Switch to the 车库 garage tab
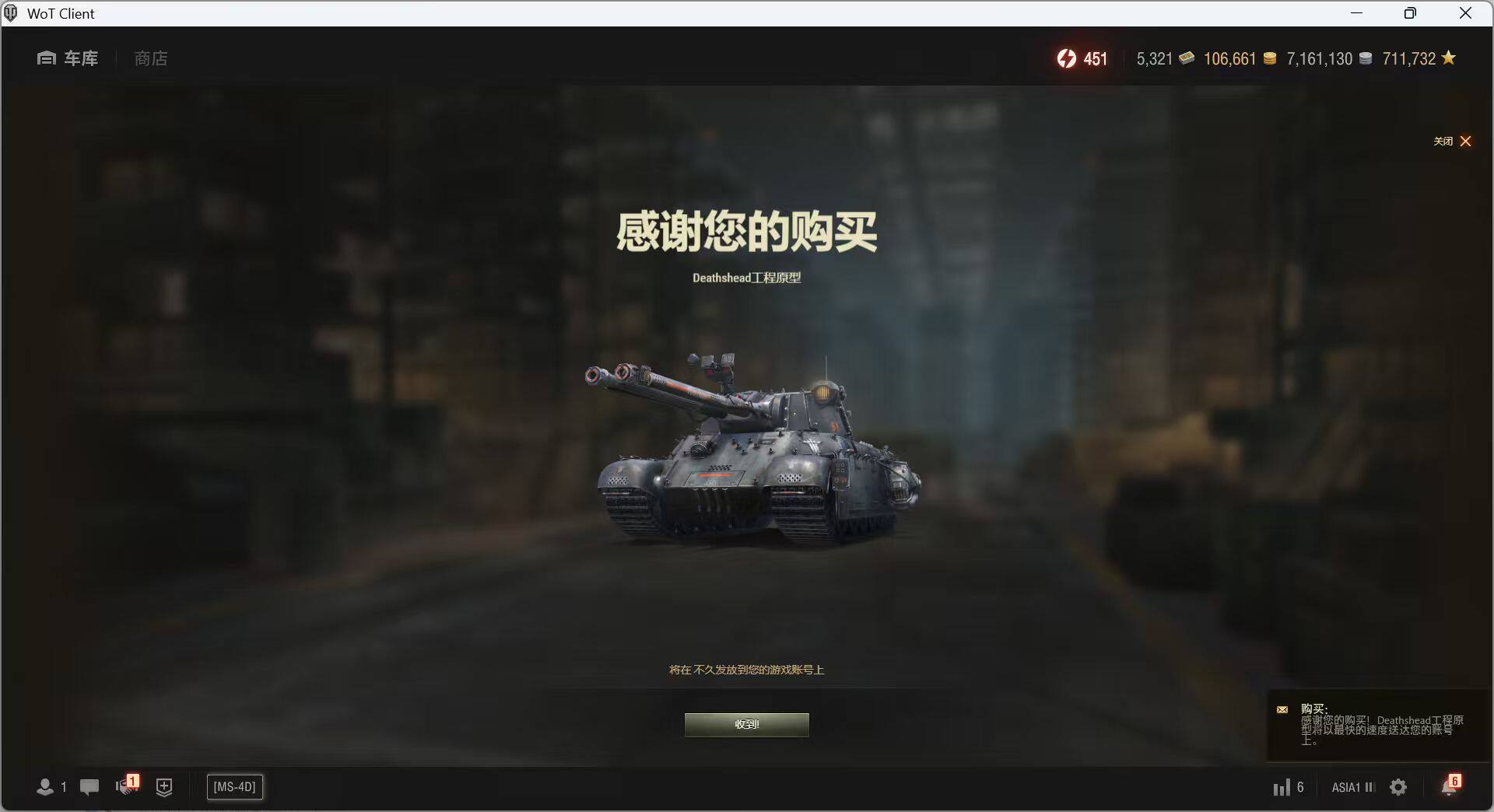1494x812 pixels. click(80, 58)
